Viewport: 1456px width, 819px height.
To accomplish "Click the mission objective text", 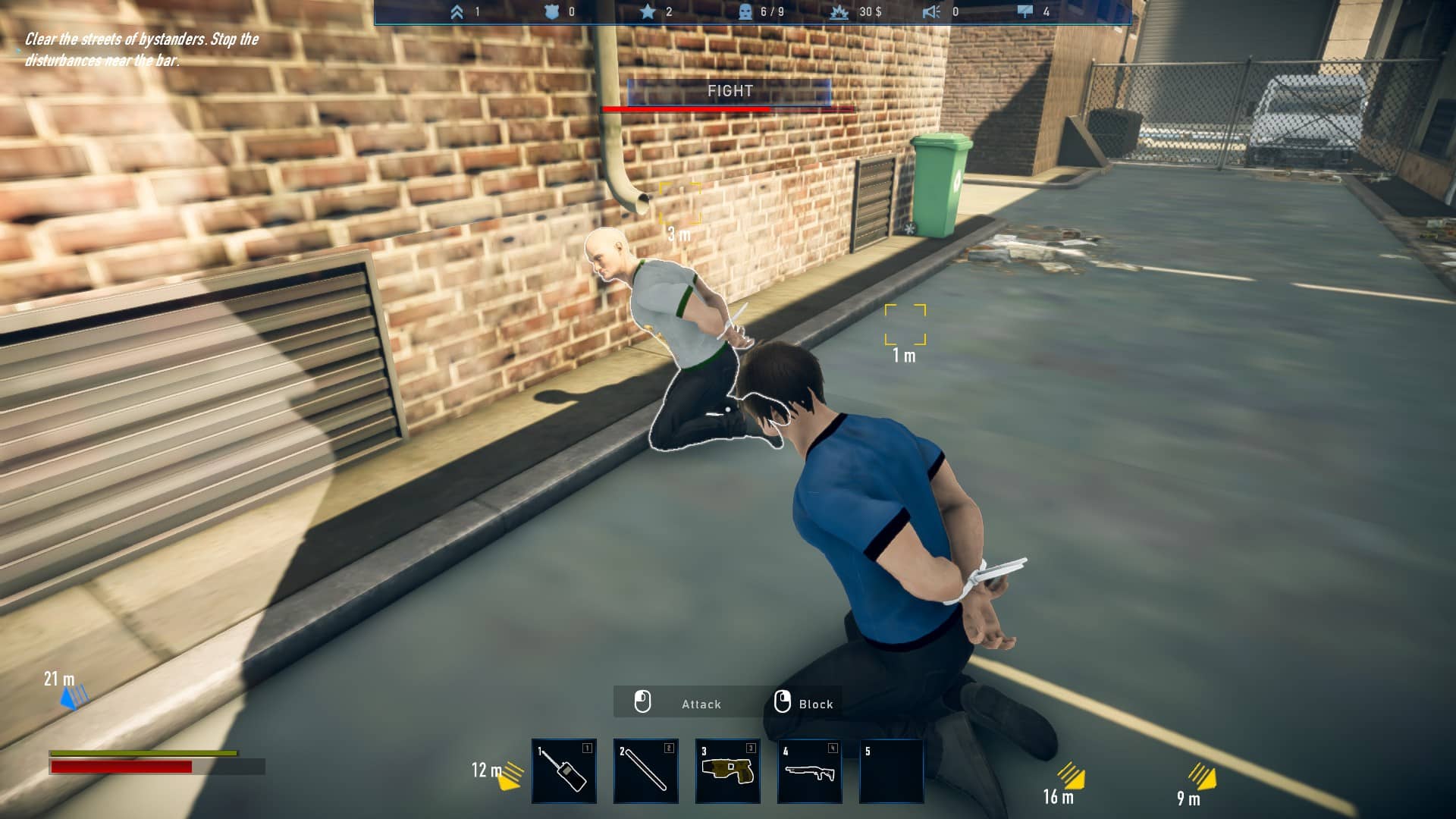I will [142, 49].
